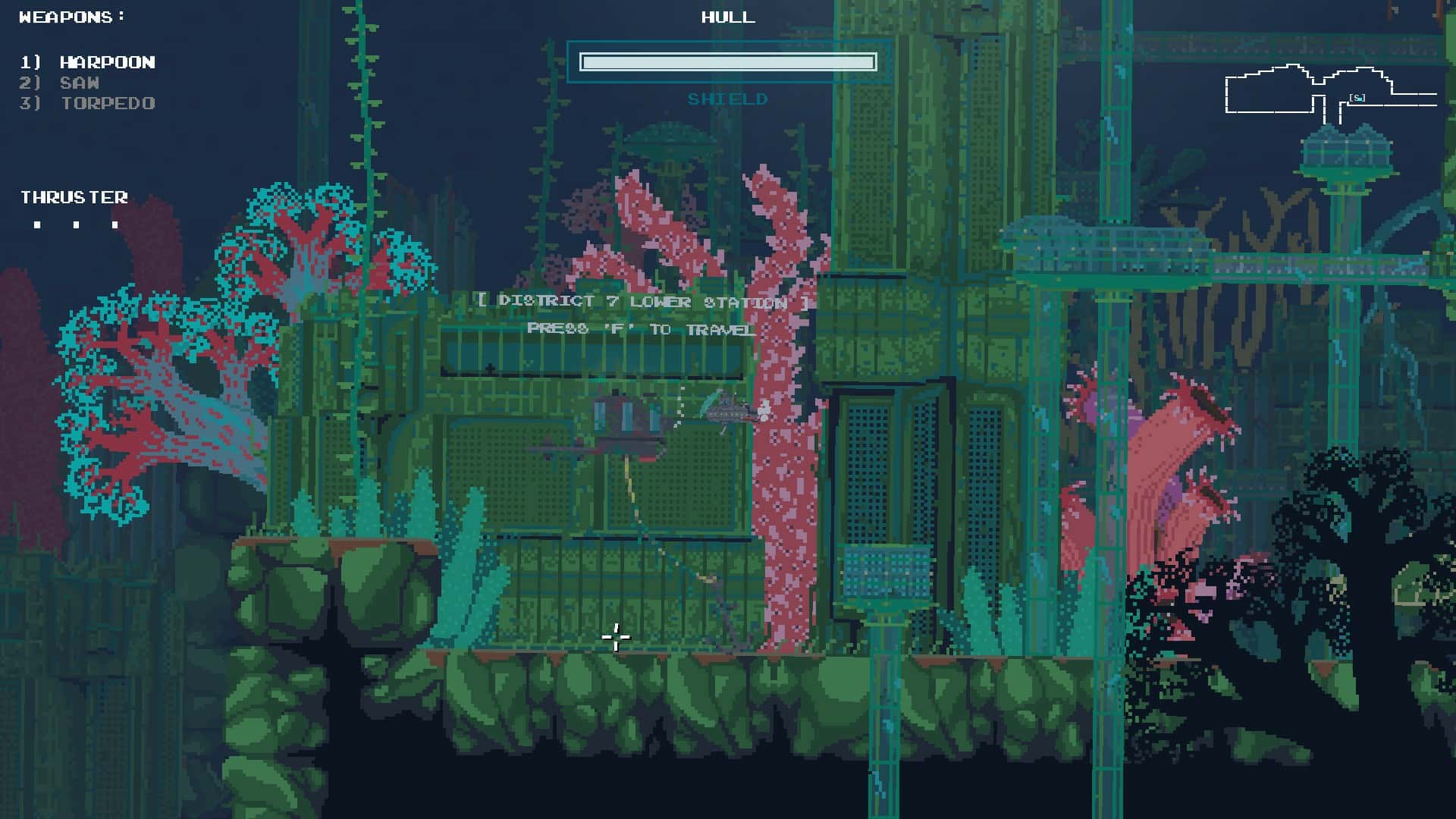Click the hull health bar
Viewport: 1456px width, 819px height.
click(x=727, y=61)
